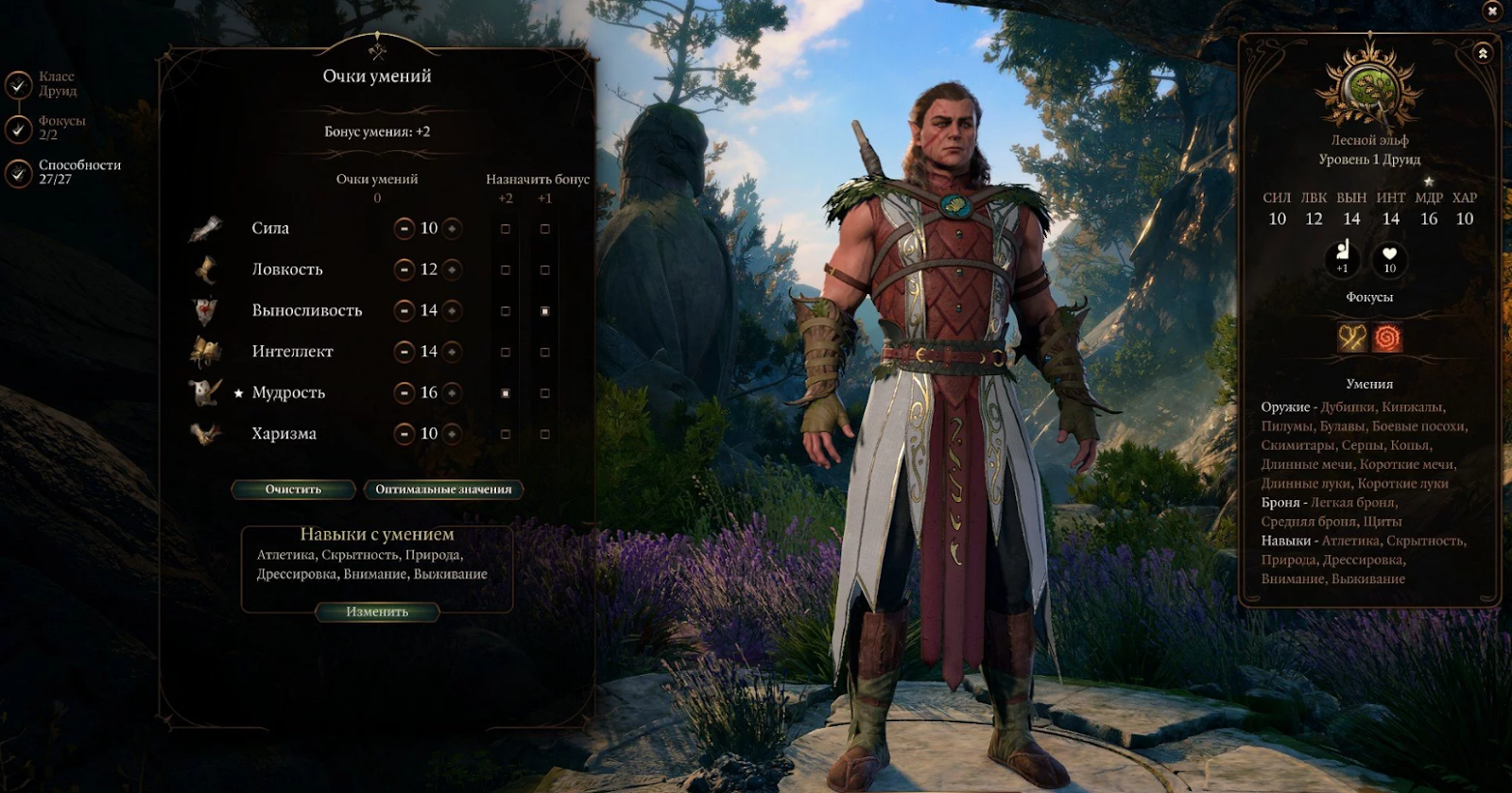Add a point to Харизма

452,434
